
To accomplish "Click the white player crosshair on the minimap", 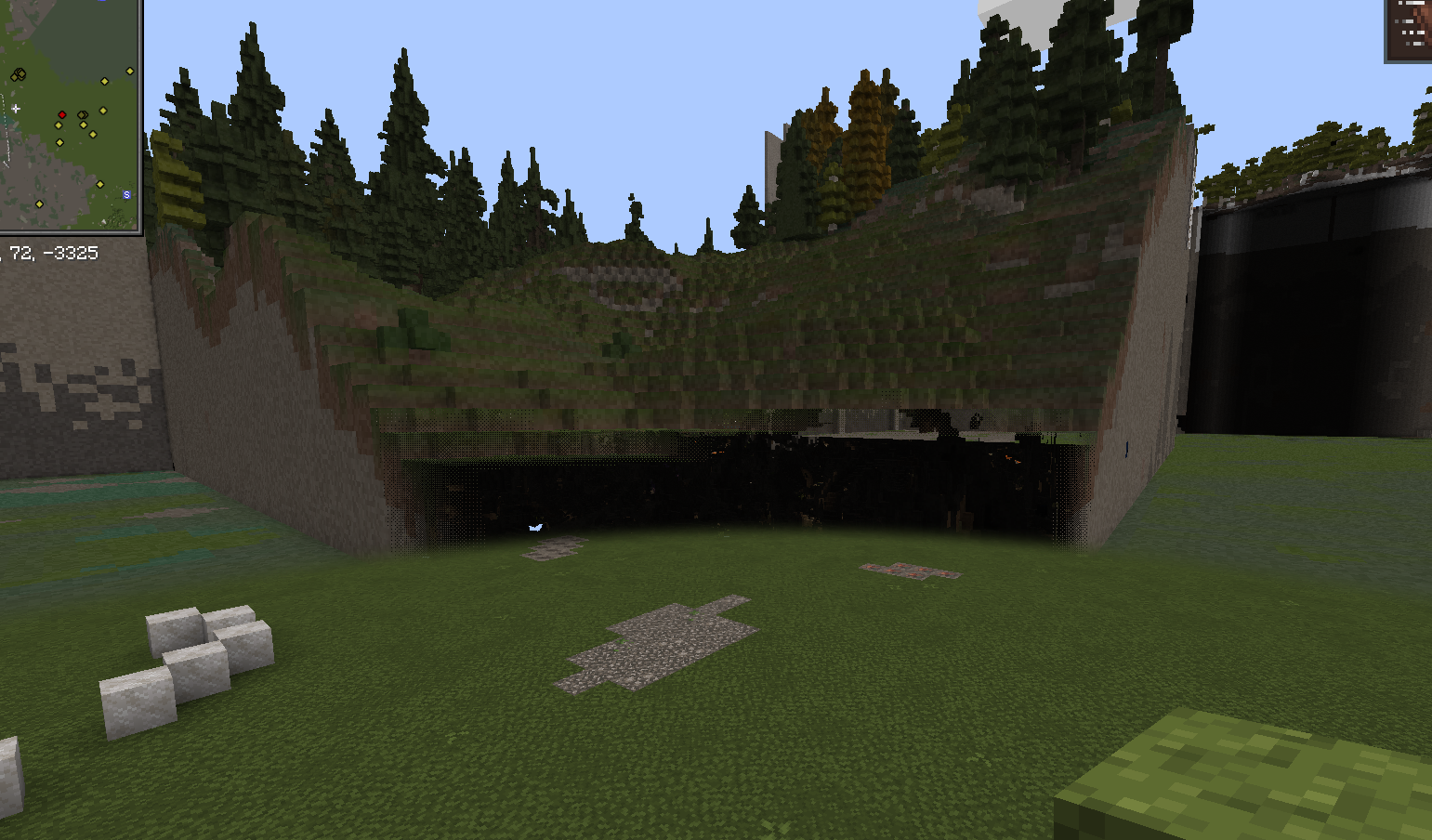I will pos(16,109).
